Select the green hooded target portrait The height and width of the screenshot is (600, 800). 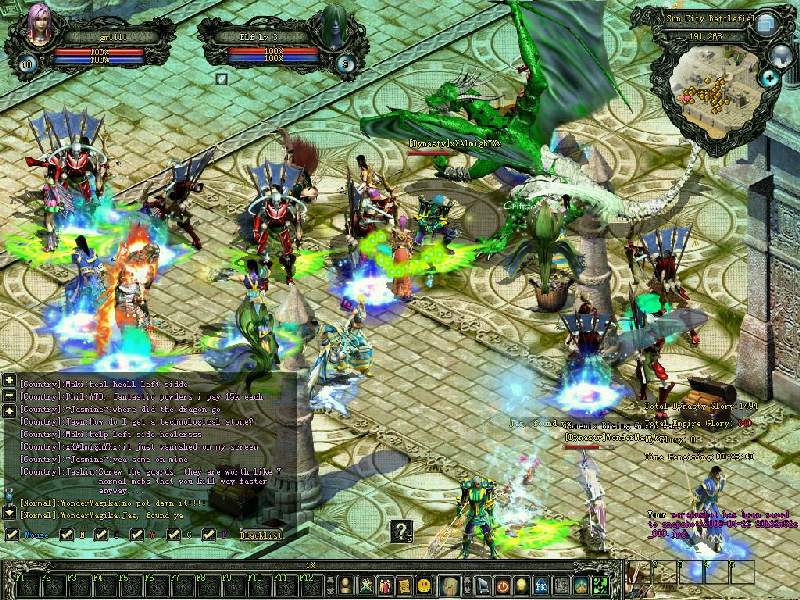click(x=330, y=28)
